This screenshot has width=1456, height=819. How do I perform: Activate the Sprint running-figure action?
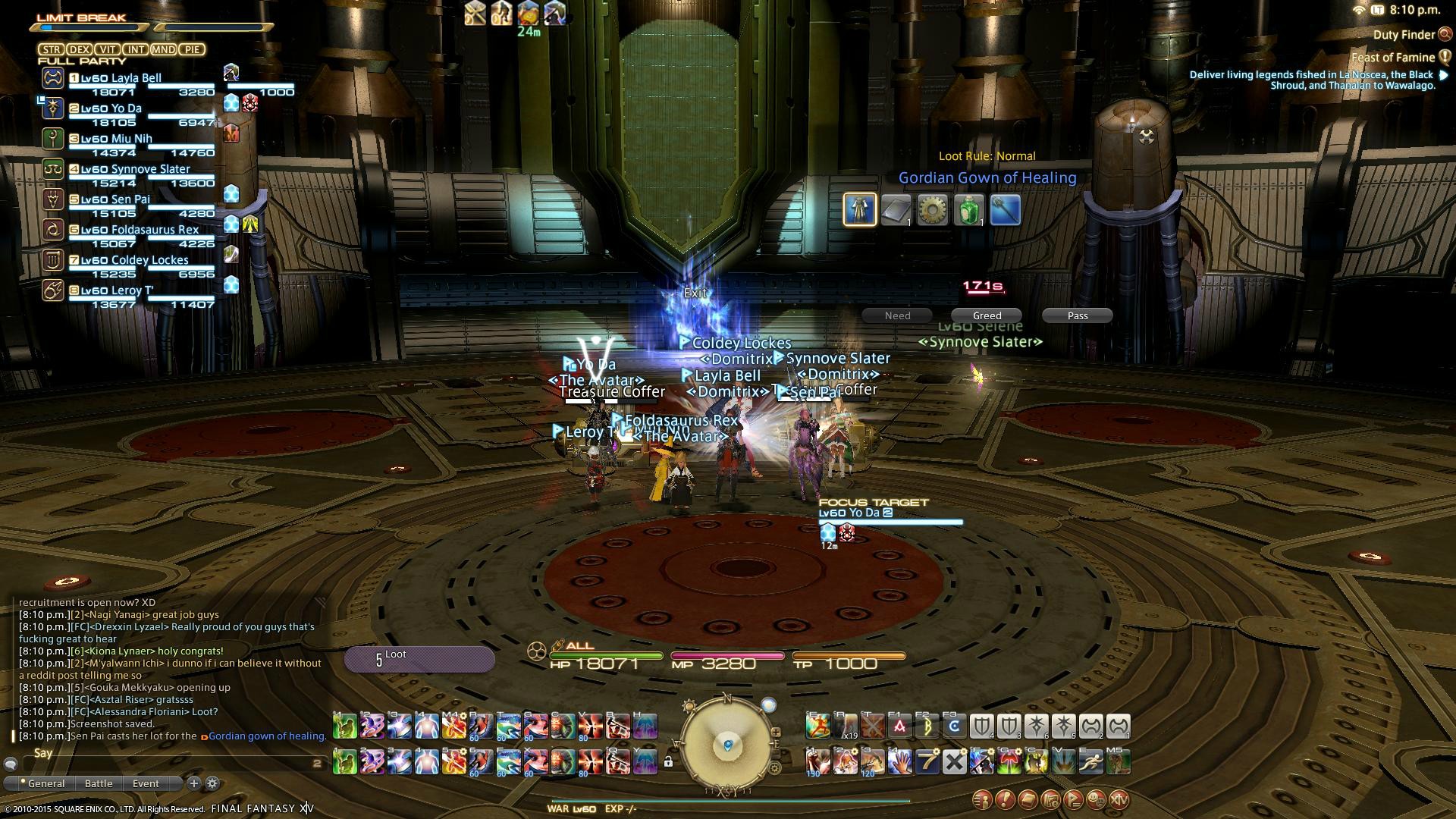point(1091,761)
